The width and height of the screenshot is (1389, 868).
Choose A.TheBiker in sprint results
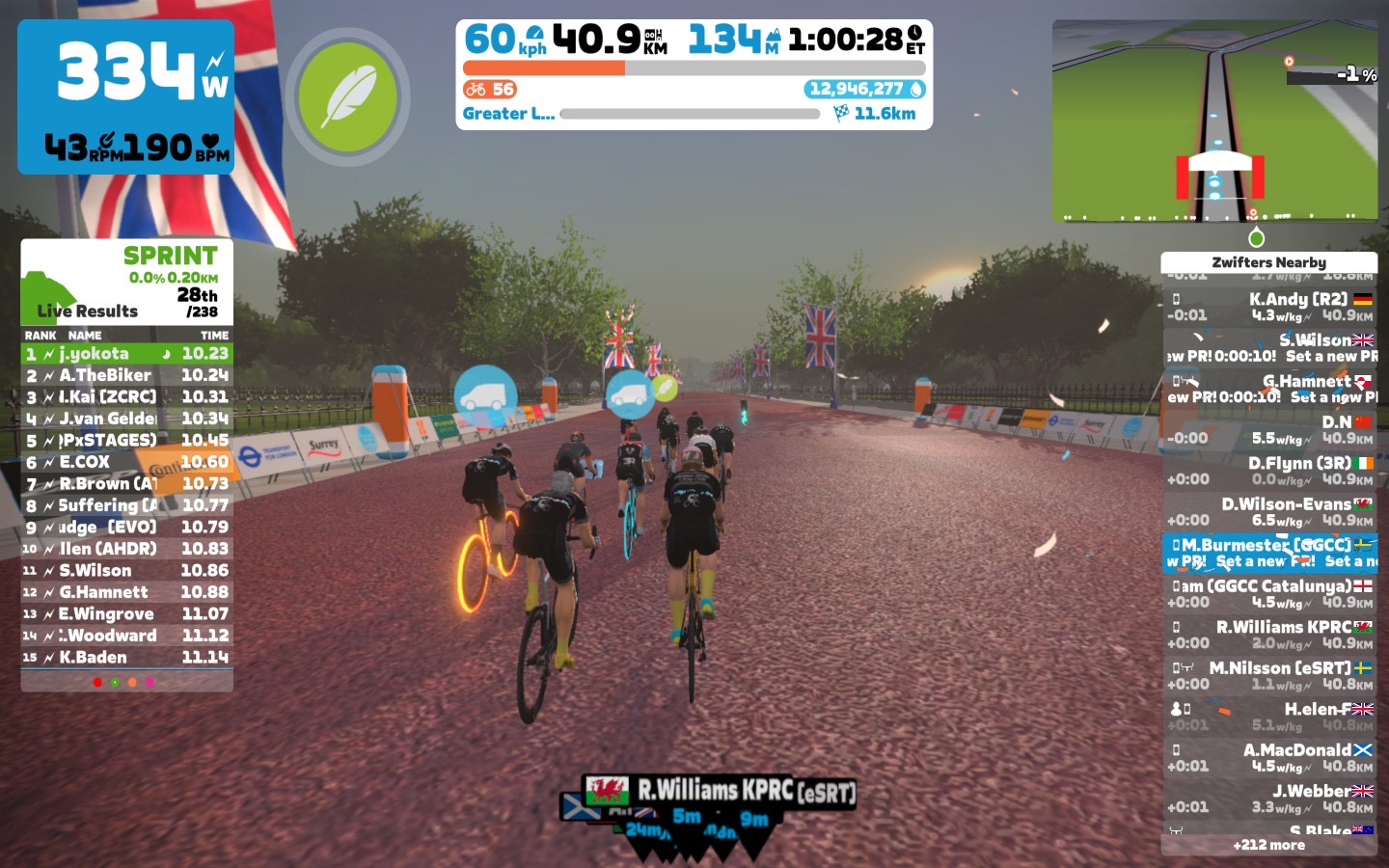pos(126,375)
